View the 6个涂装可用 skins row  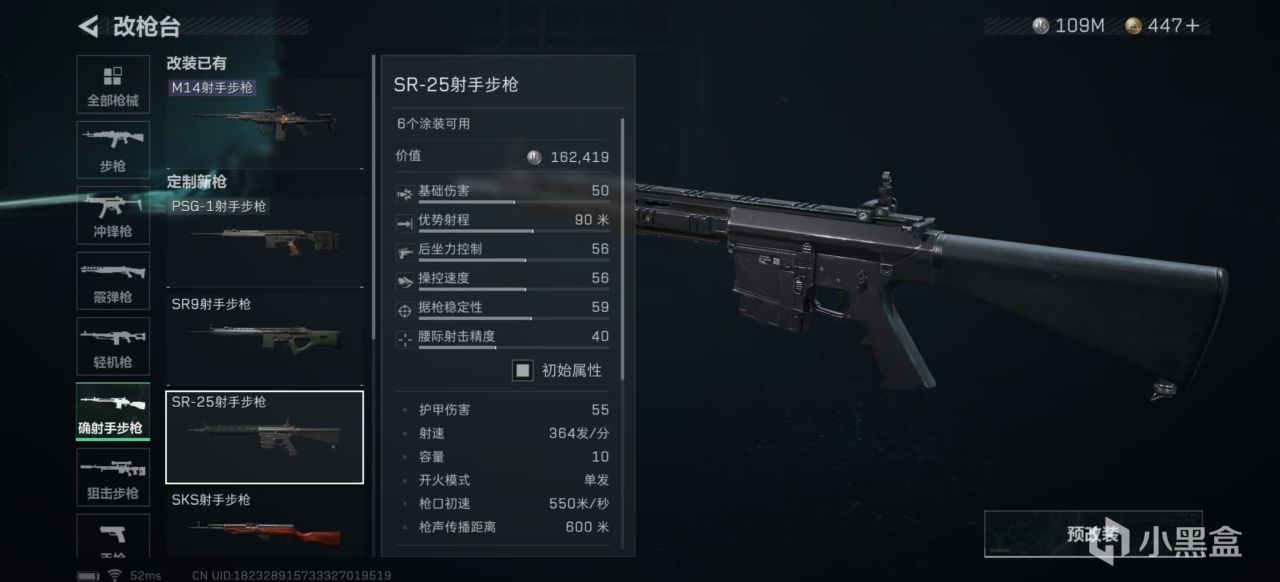[500, 124]
